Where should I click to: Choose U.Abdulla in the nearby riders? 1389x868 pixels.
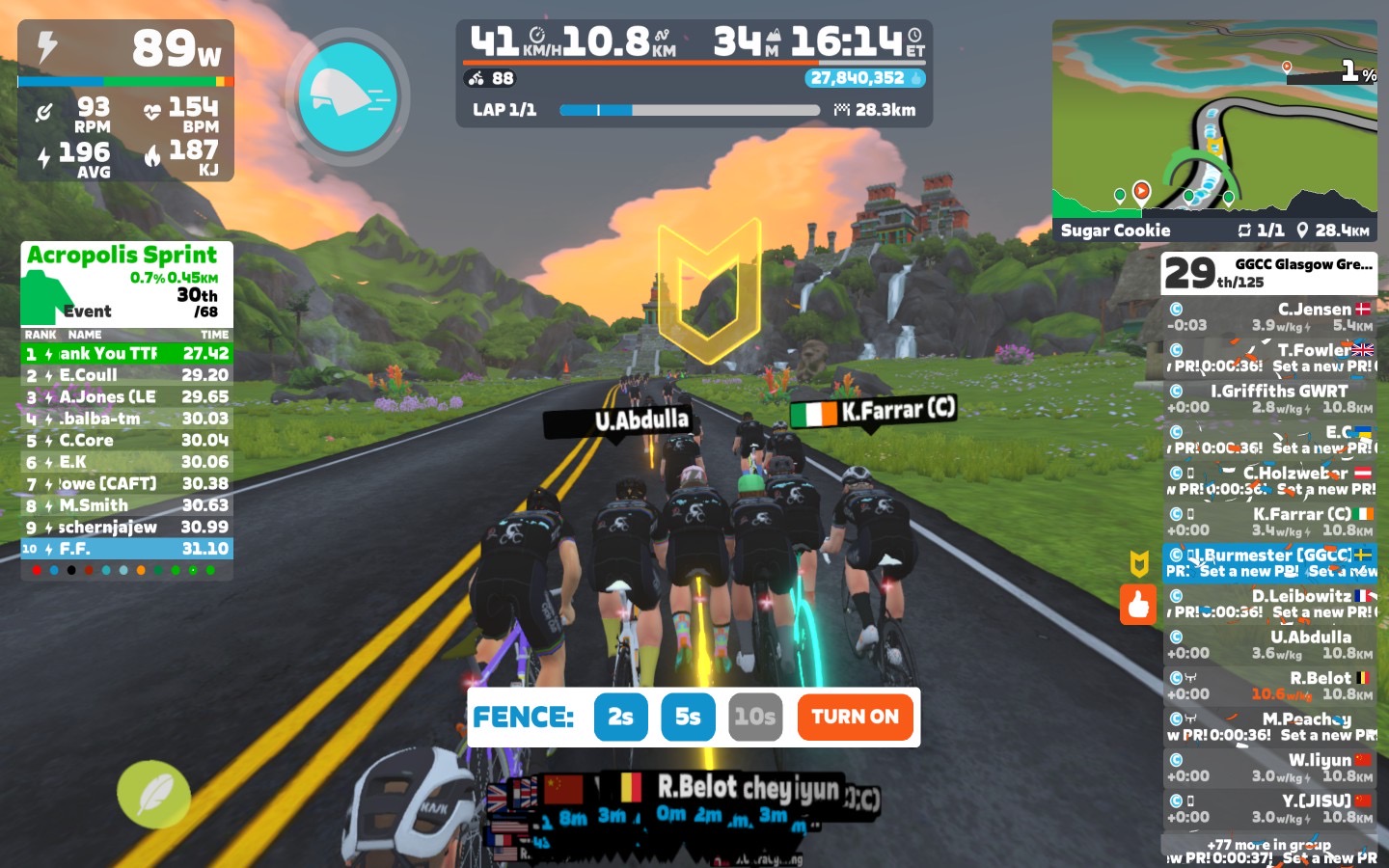point(1268,644)
